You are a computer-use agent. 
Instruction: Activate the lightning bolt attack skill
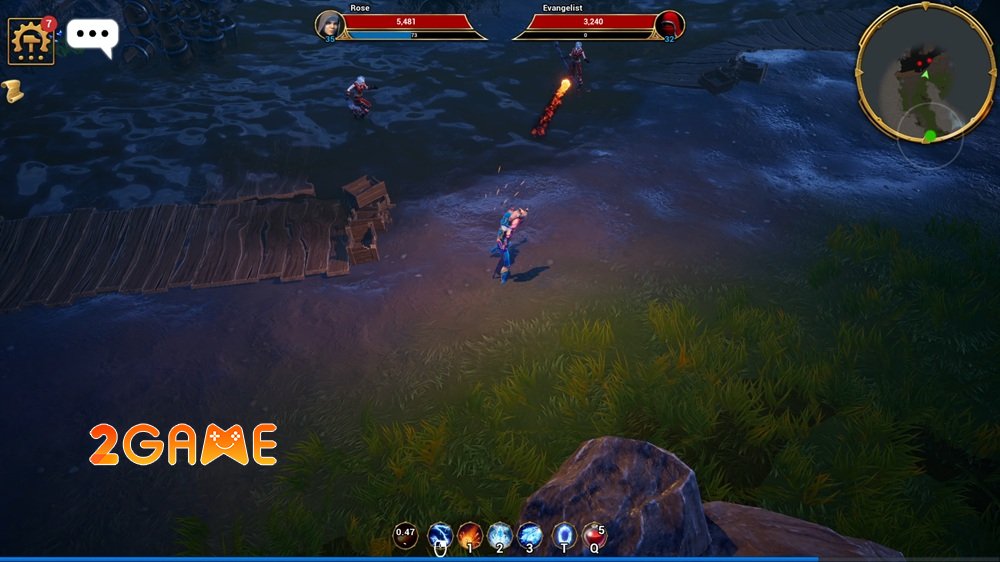click(x=440, y=535)
